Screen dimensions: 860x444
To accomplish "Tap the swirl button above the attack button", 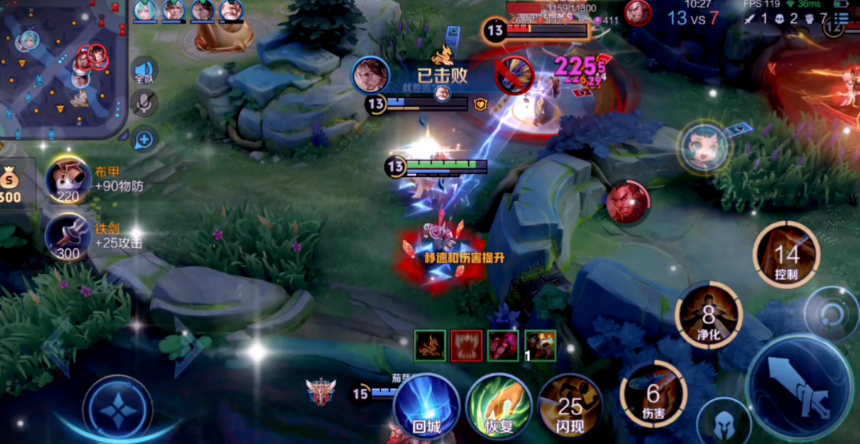I will [x=831, y=314].
